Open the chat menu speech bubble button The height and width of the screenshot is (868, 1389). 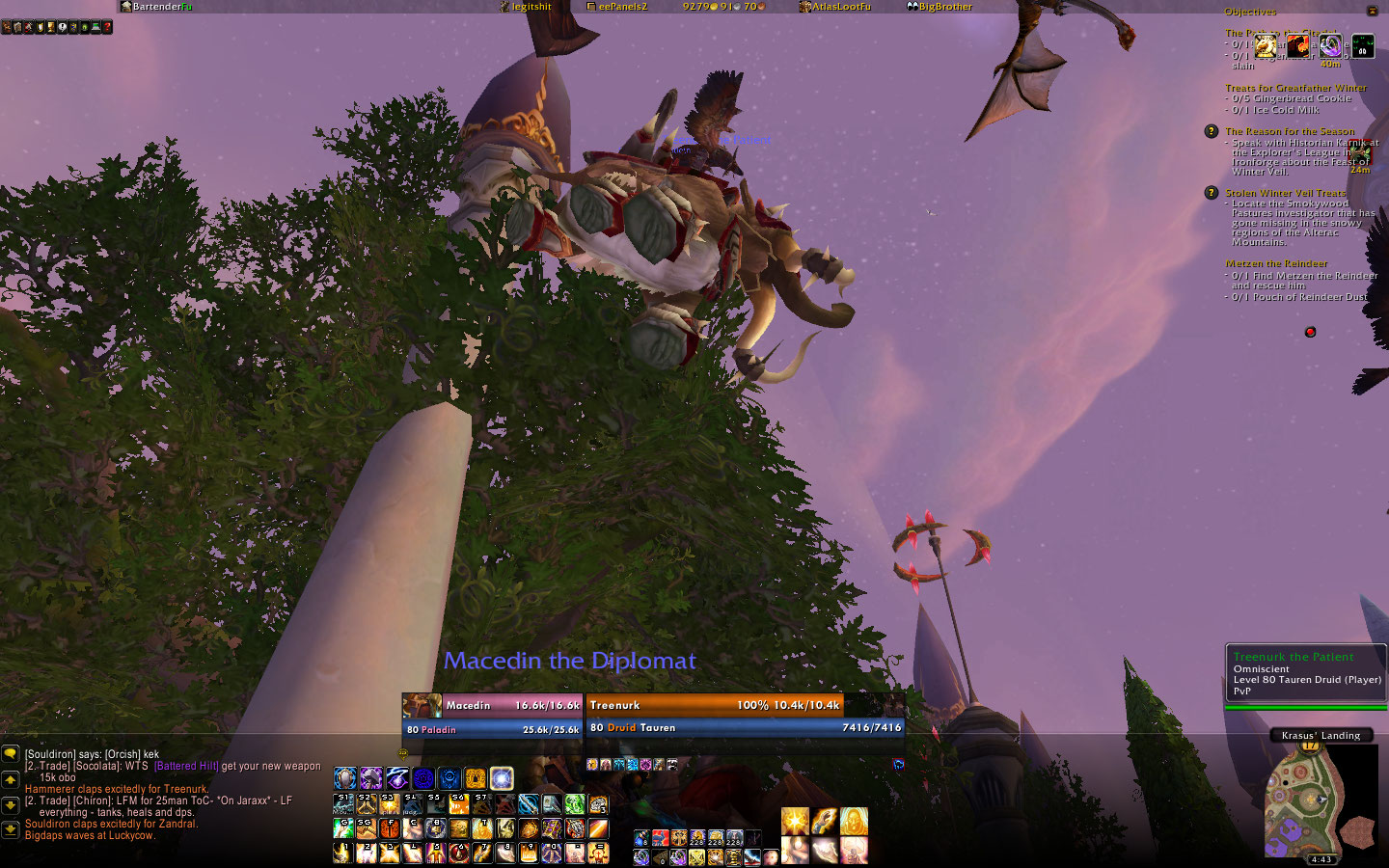tap(10, 754)
